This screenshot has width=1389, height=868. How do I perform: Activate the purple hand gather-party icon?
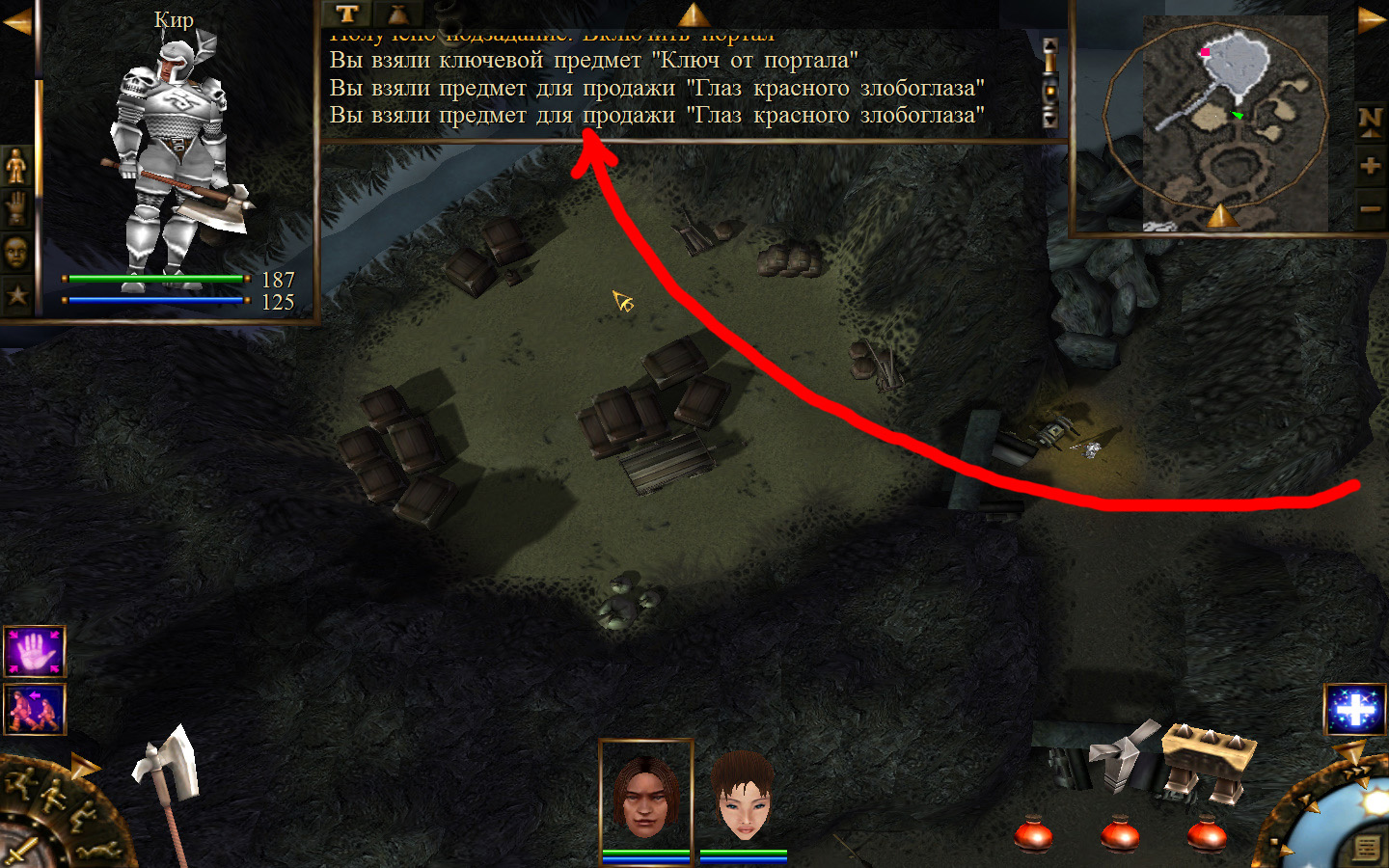pos(35,651)
